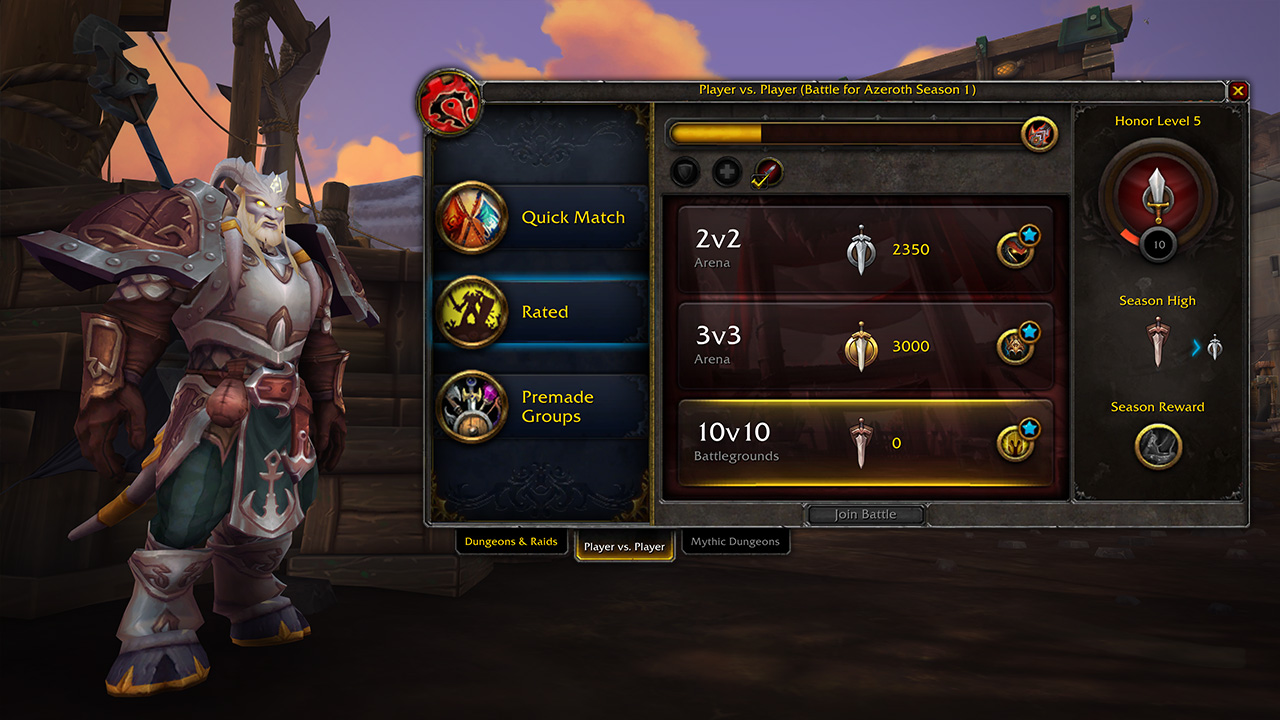The height and width of the screenshot is (720, 1280).
Task: Click the Horde faction emblem beside the bar
Action: [1036, 134]
